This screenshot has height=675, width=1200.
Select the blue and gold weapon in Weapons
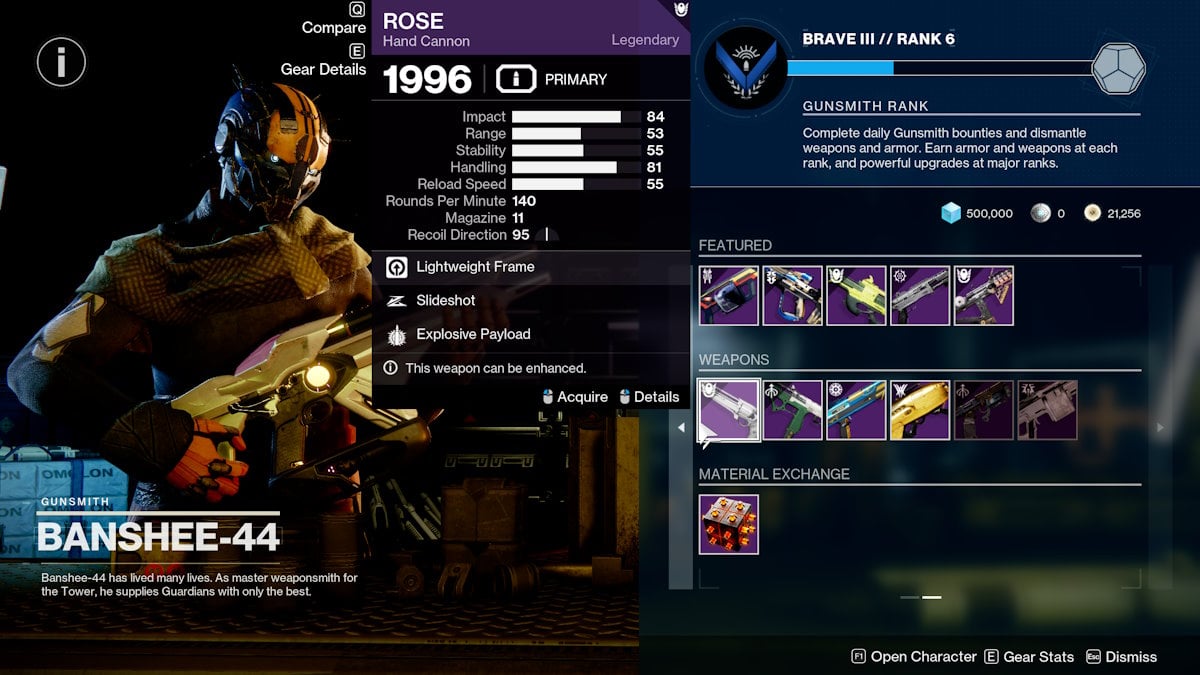(857, 410)
